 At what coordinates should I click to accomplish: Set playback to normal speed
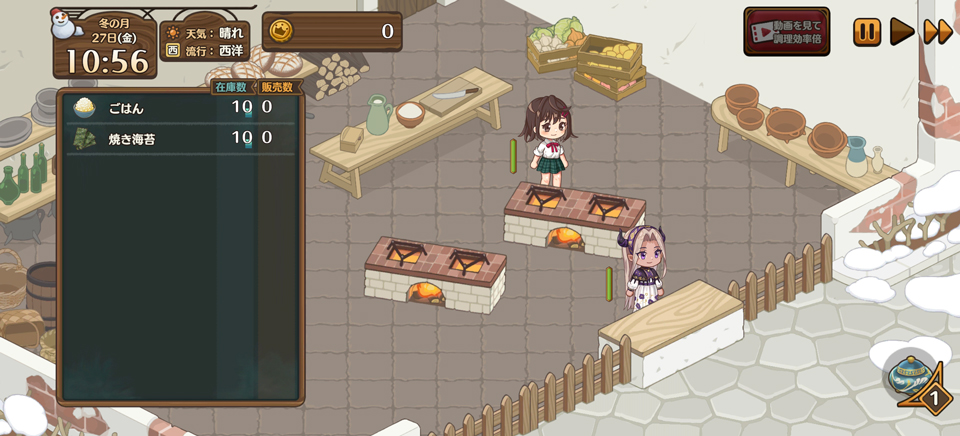coord(902,32)
